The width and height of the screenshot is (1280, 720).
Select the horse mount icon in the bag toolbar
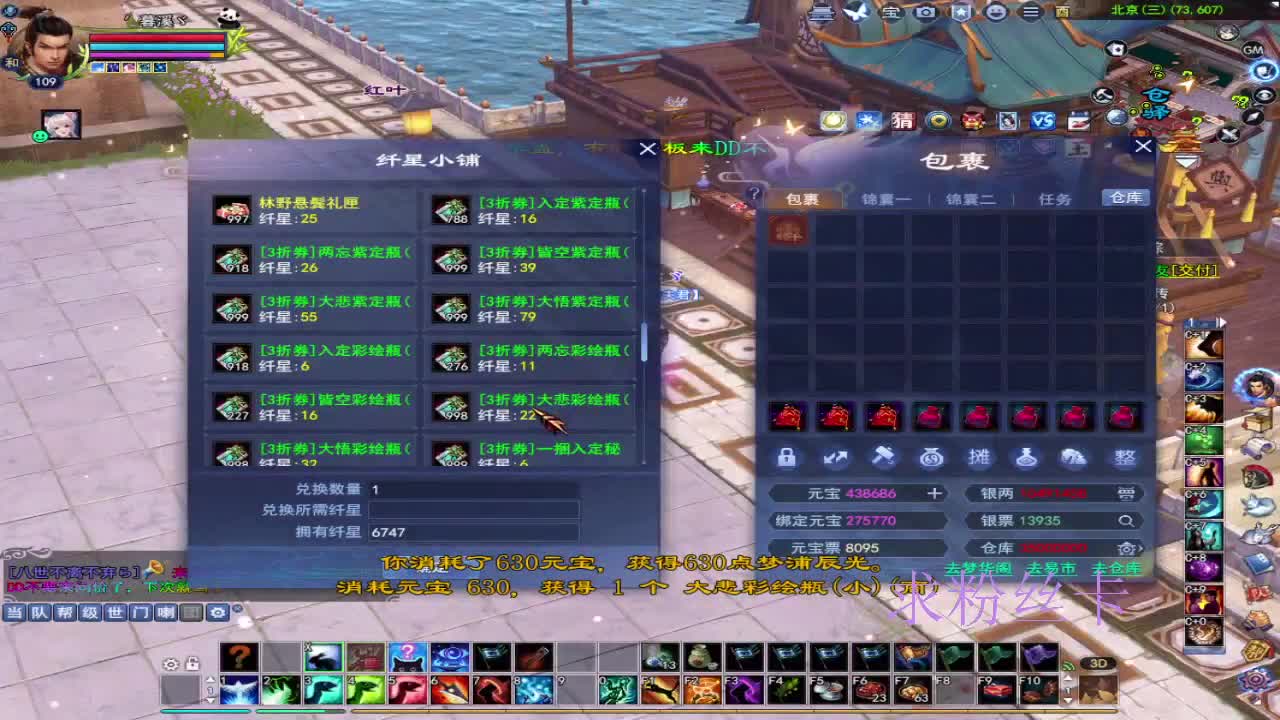1074,457
